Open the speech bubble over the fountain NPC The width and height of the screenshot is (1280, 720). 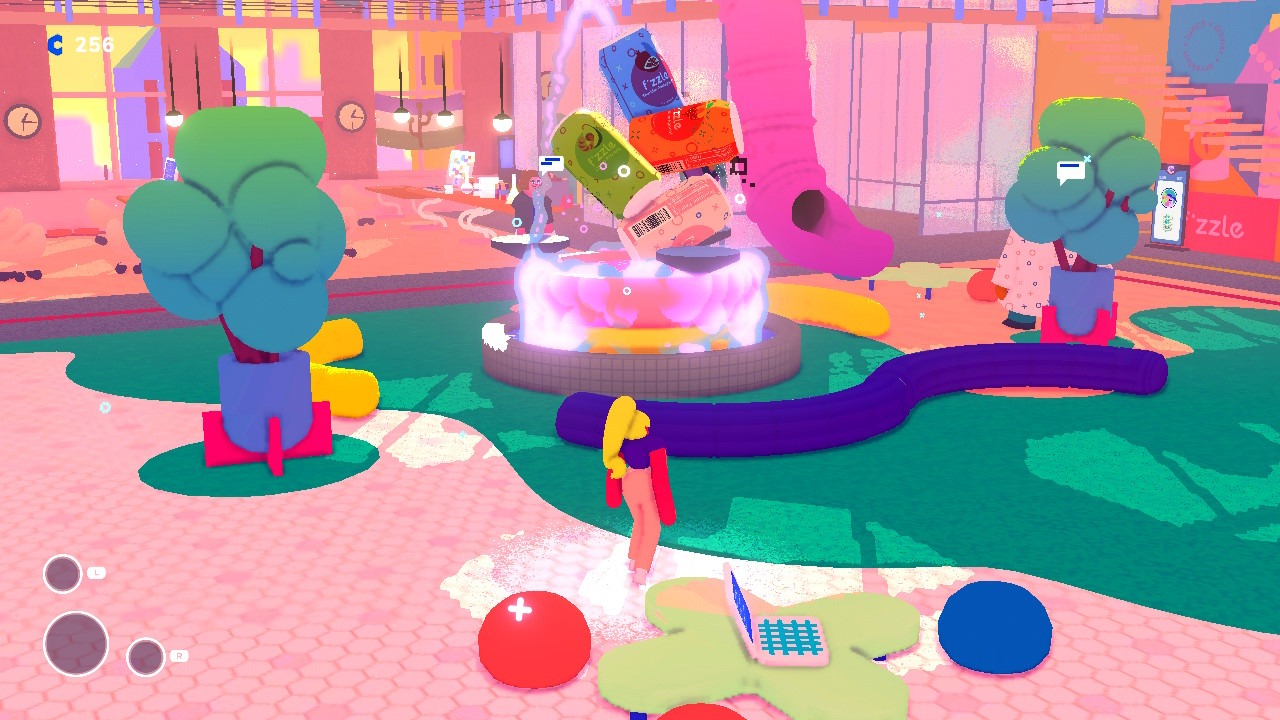point(551,163)
